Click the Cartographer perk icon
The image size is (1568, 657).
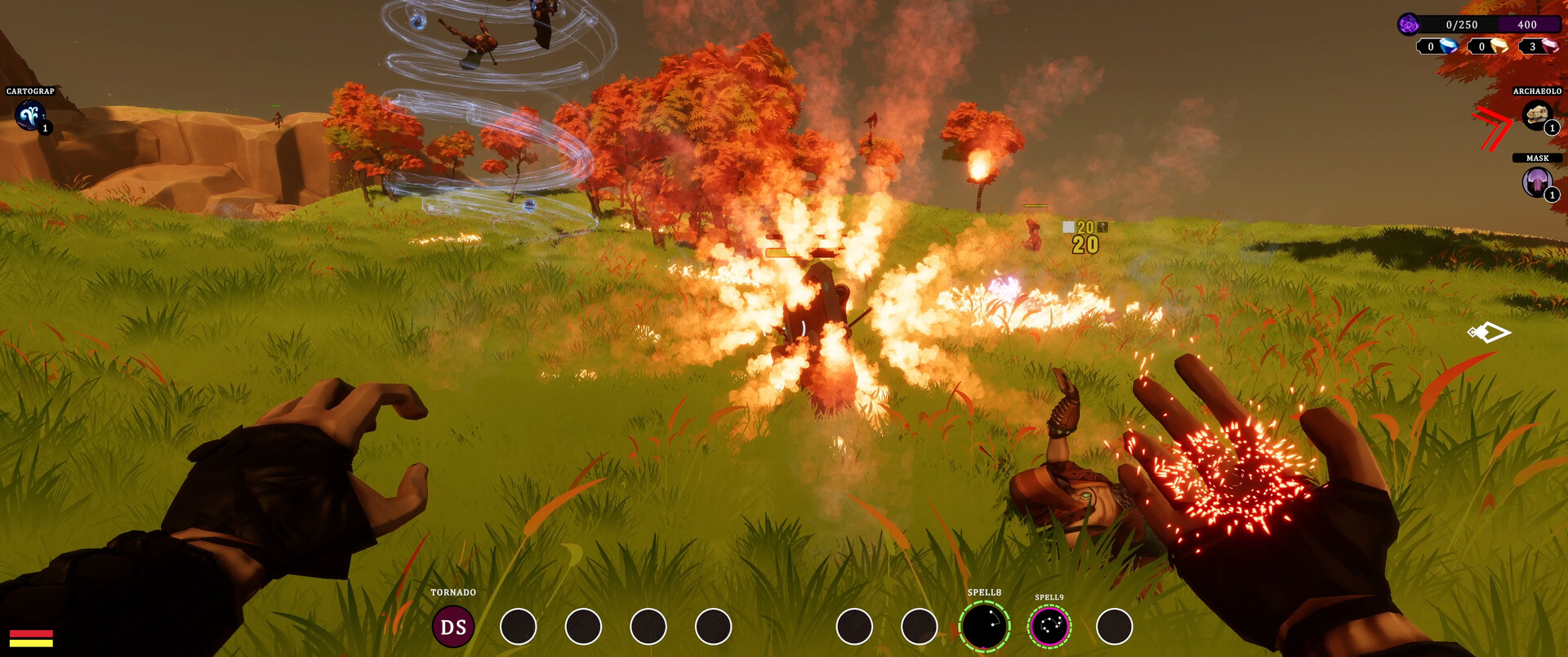[x=31, y=116]
